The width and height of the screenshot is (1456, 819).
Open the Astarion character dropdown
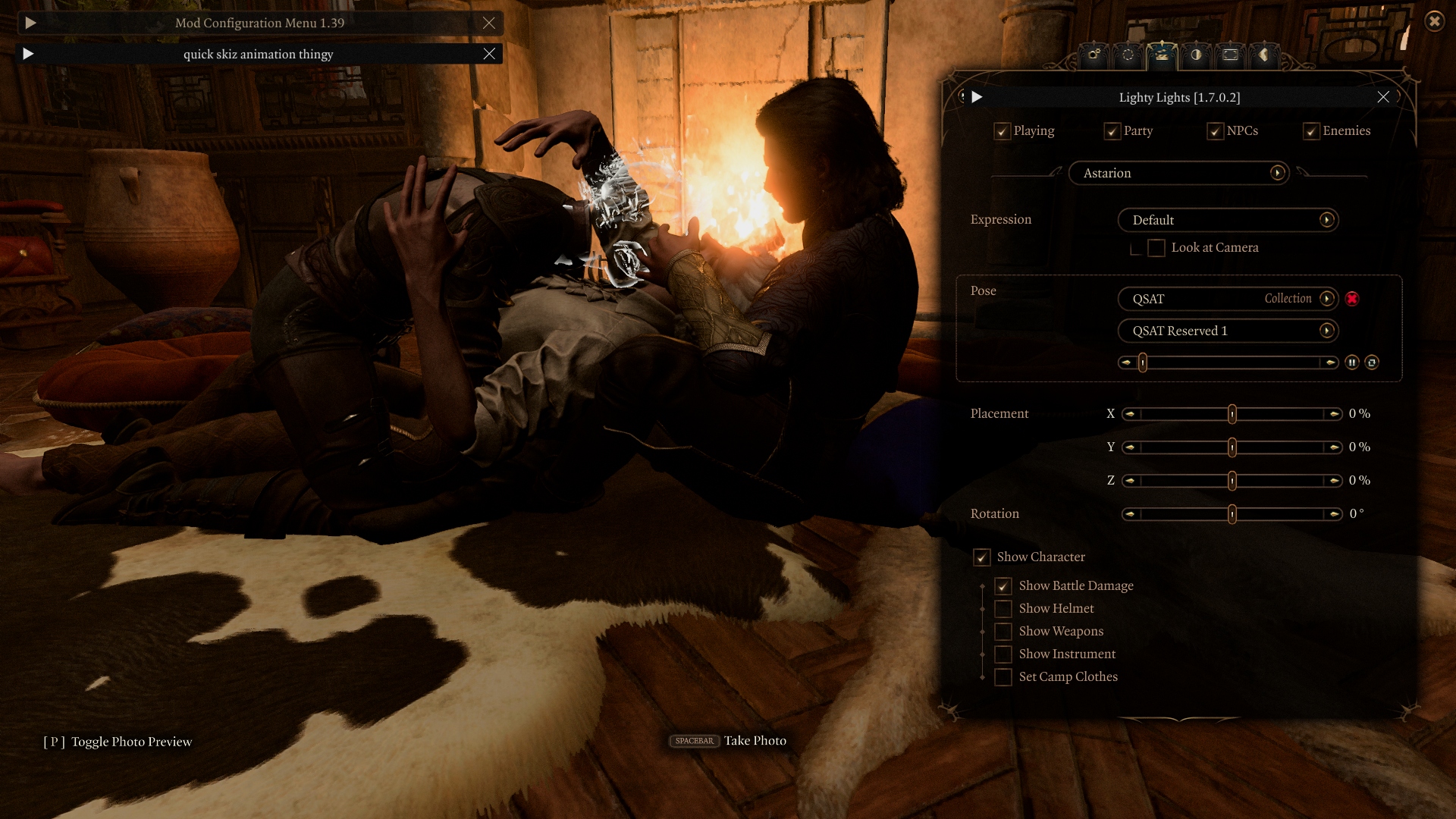coord(1278,173)
